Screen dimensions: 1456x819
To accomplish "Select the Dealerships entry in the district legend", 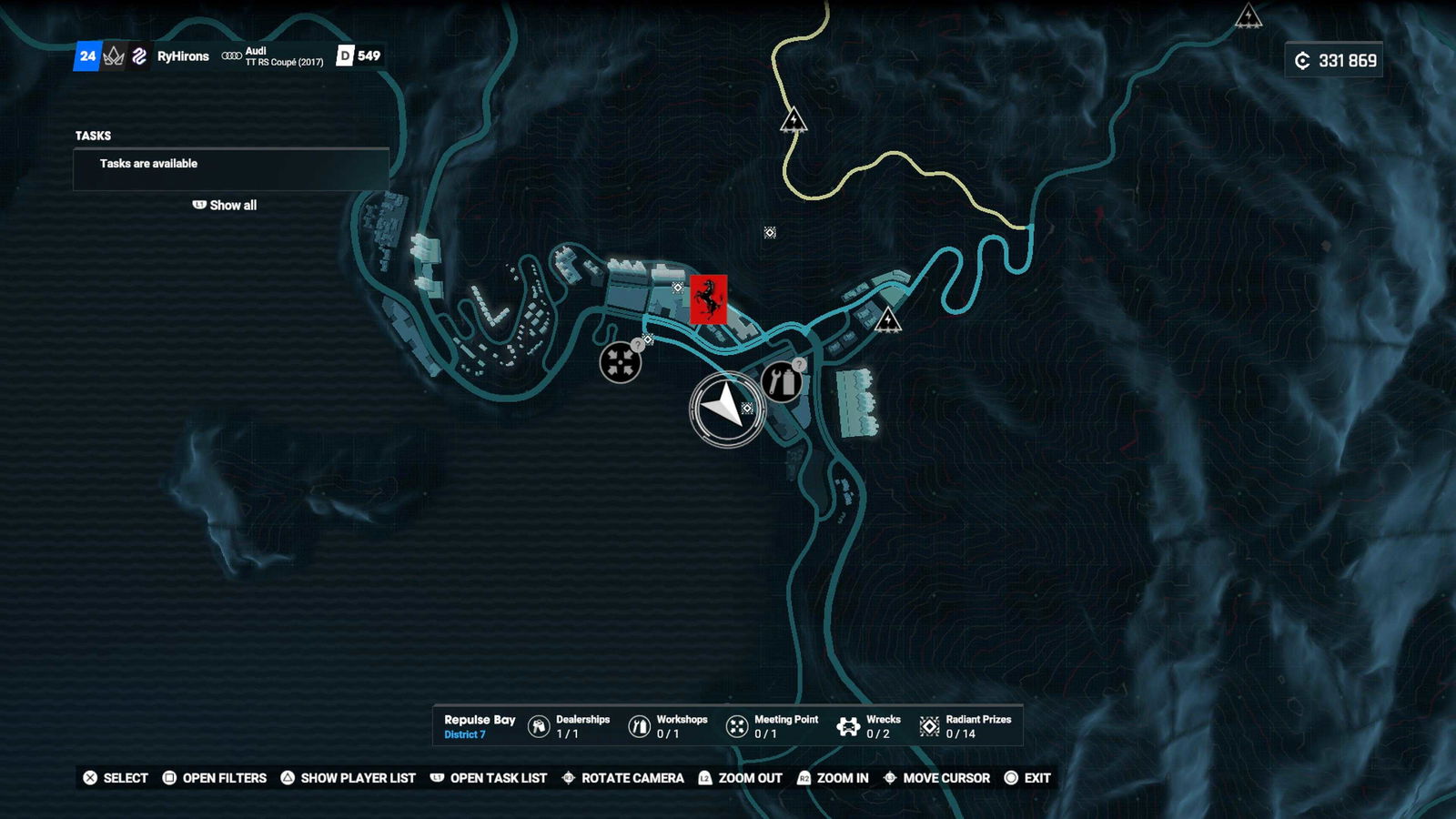I will click(570, 726).
